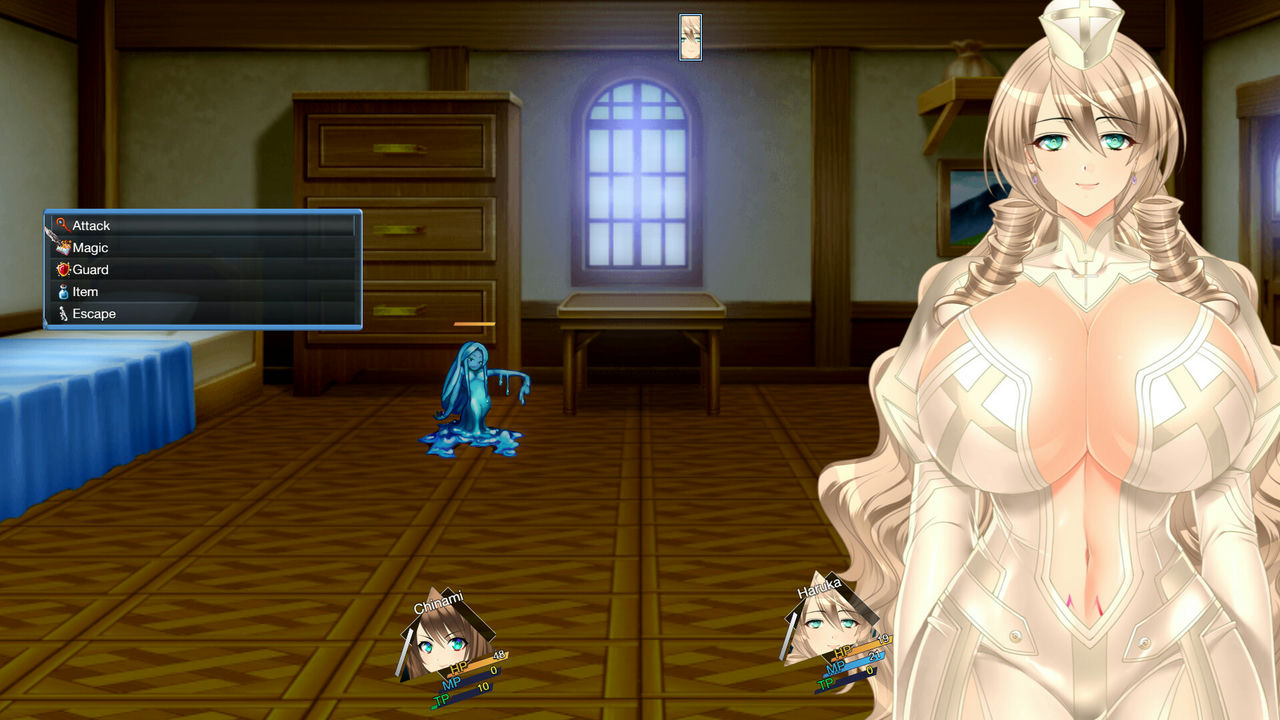Select the blue Item potion icon

(x=63, y=291)
